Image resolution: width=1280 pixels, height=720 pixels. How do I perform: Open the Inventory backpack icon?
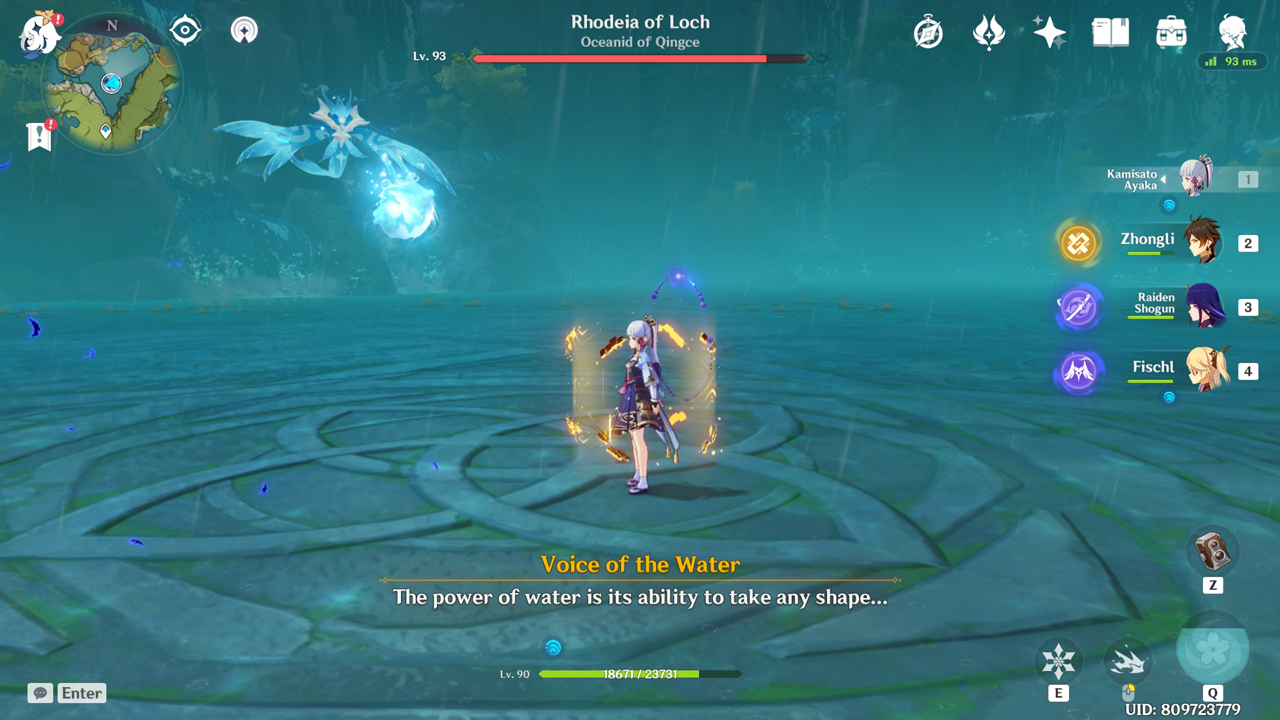point(1171,32)
